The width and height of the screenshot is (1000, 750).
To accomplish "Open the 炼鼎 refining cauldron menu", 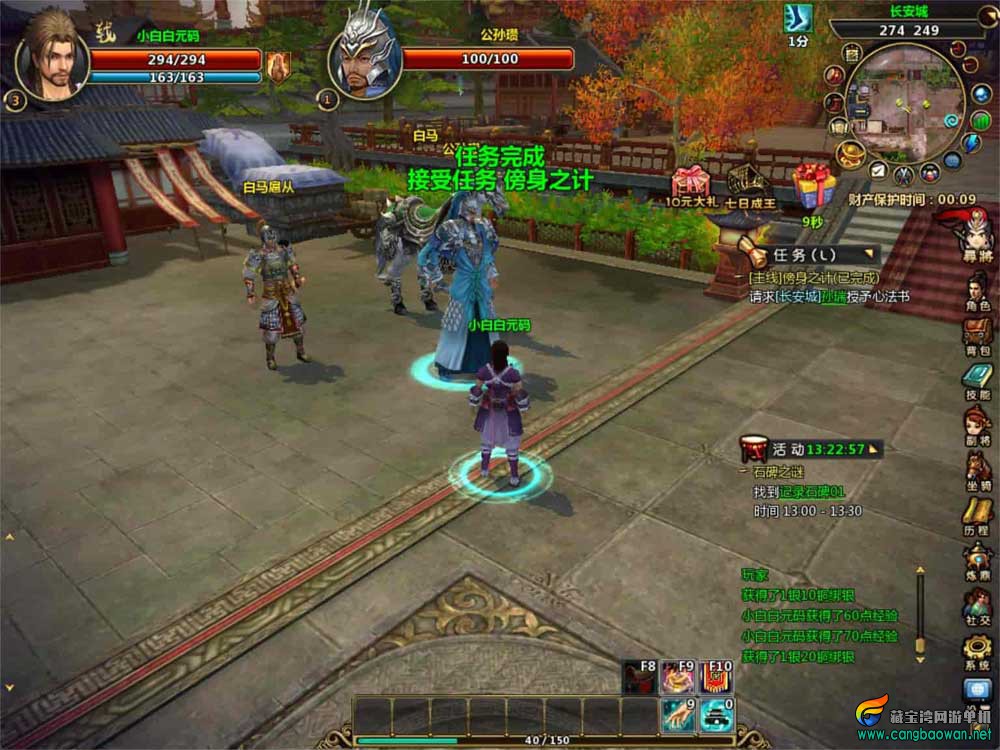I will [x=977, y=559].
